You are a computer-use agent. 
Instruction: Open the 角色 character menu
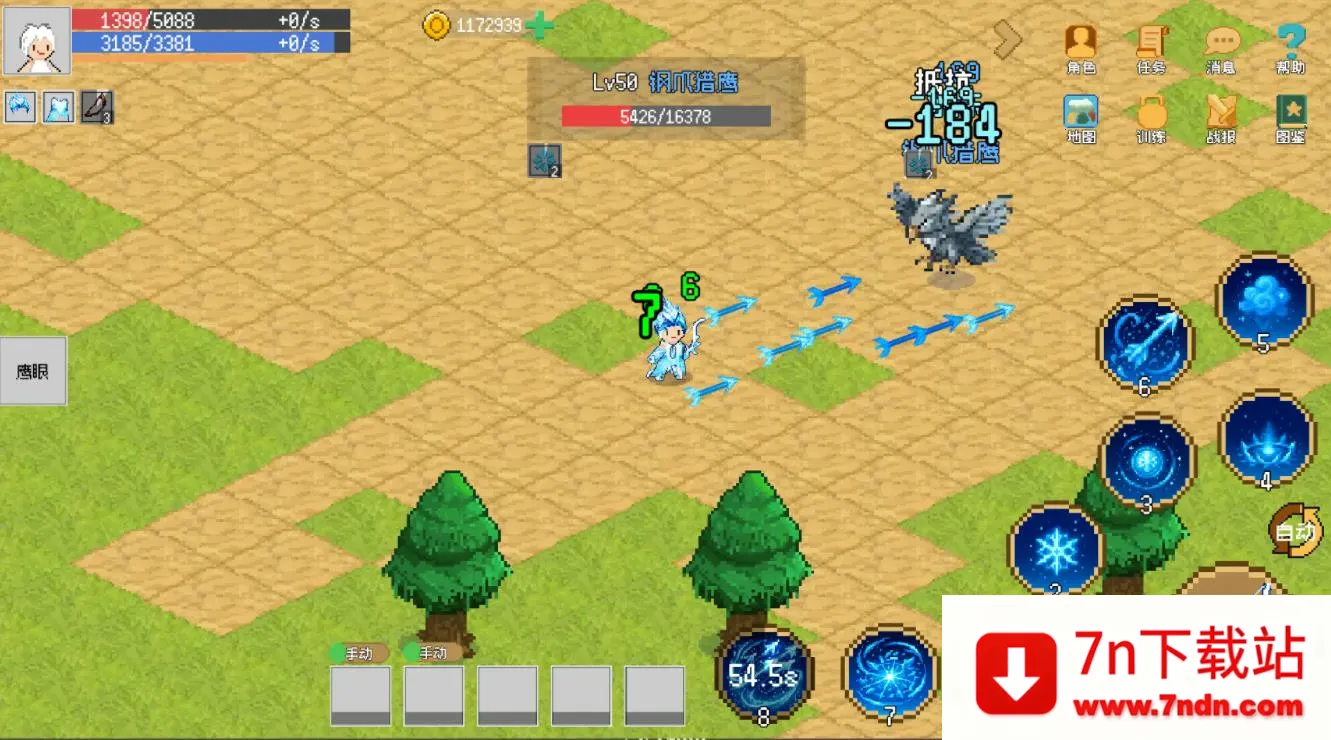(x=1080, y=47)
